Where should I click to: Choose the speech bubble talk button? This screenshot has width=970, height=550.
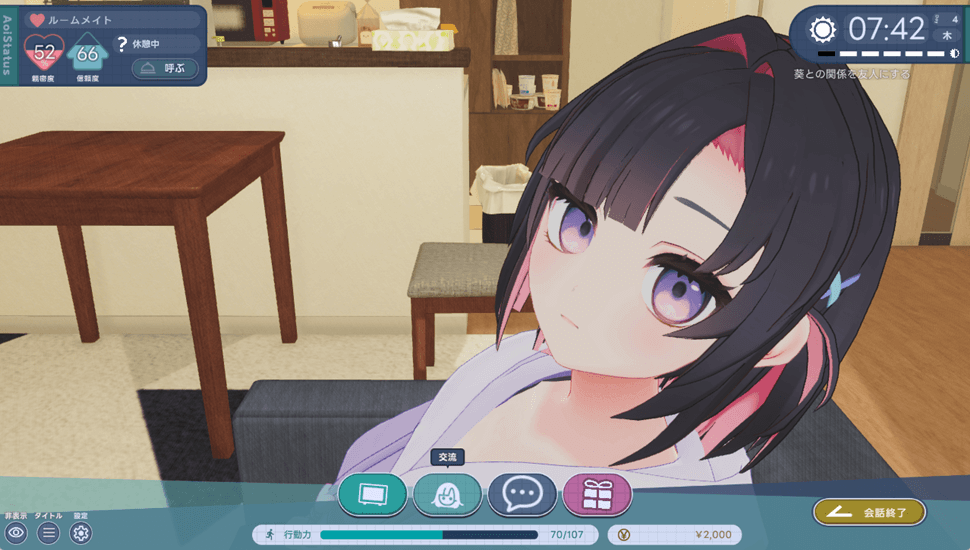522,494
